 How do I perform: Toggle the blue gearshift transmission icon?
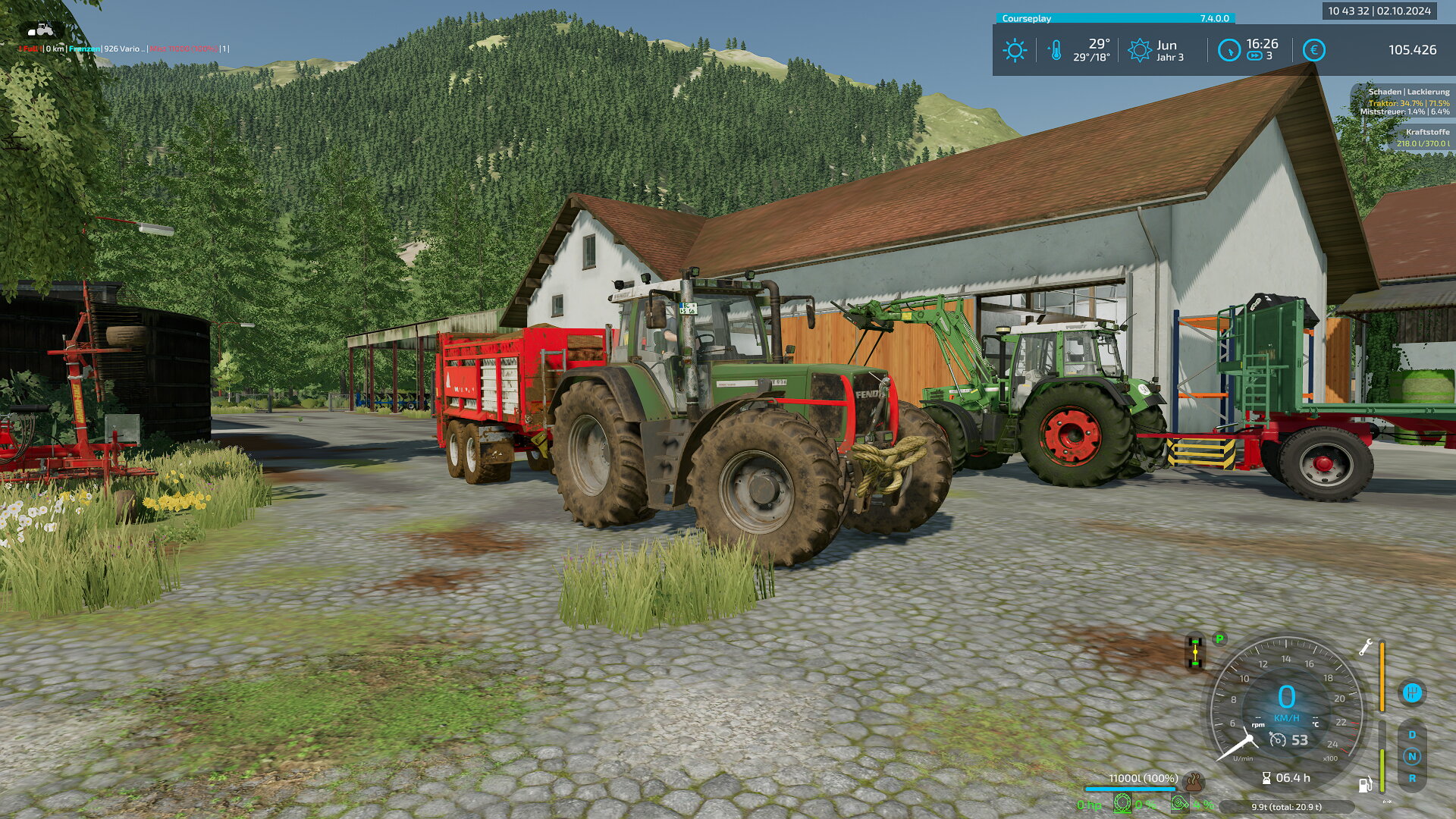click(1411, 692)
